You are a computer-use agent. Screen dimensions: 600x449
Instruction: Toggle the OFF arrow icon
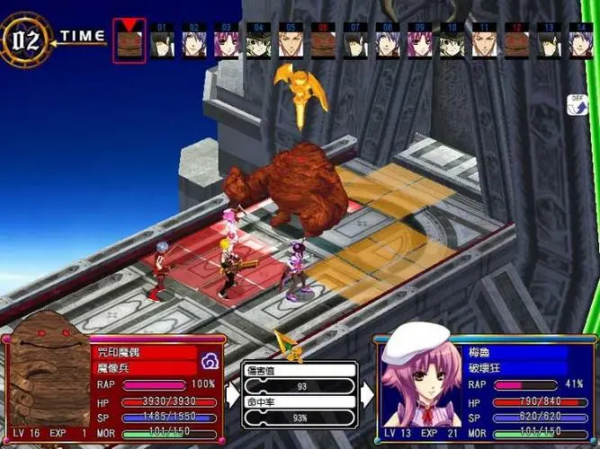tap(576, 105)
